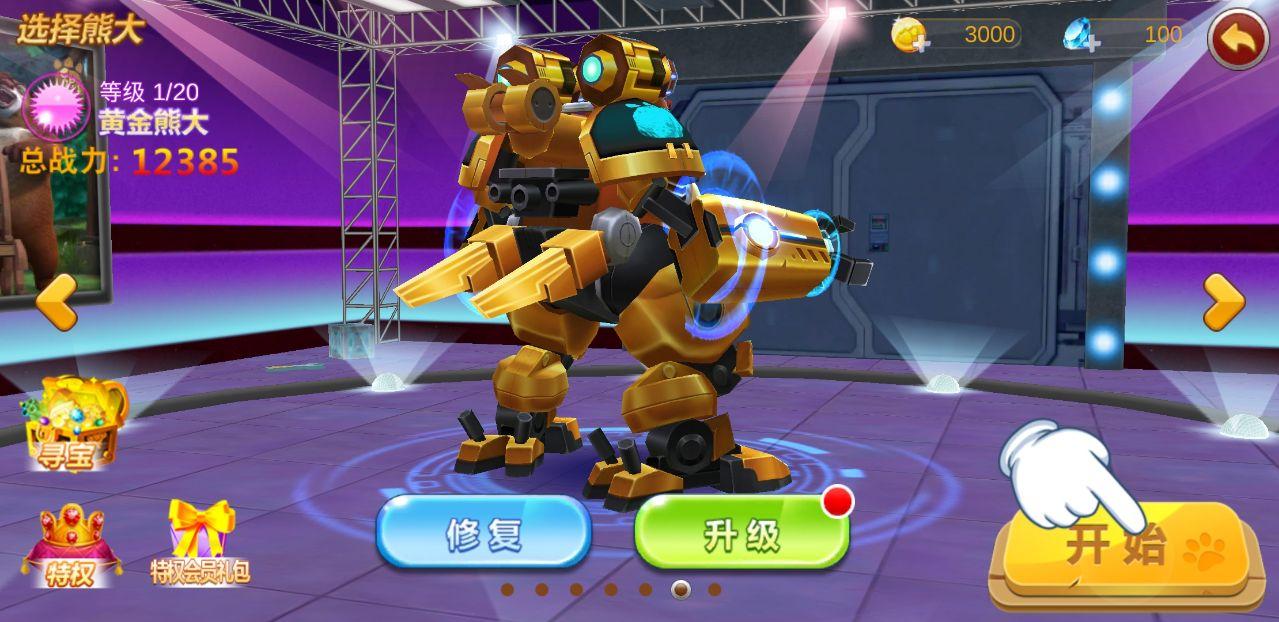Show the next mech with the right arrow
1279x622 pixels.
pyautogui.click(x=1222, y=301)
